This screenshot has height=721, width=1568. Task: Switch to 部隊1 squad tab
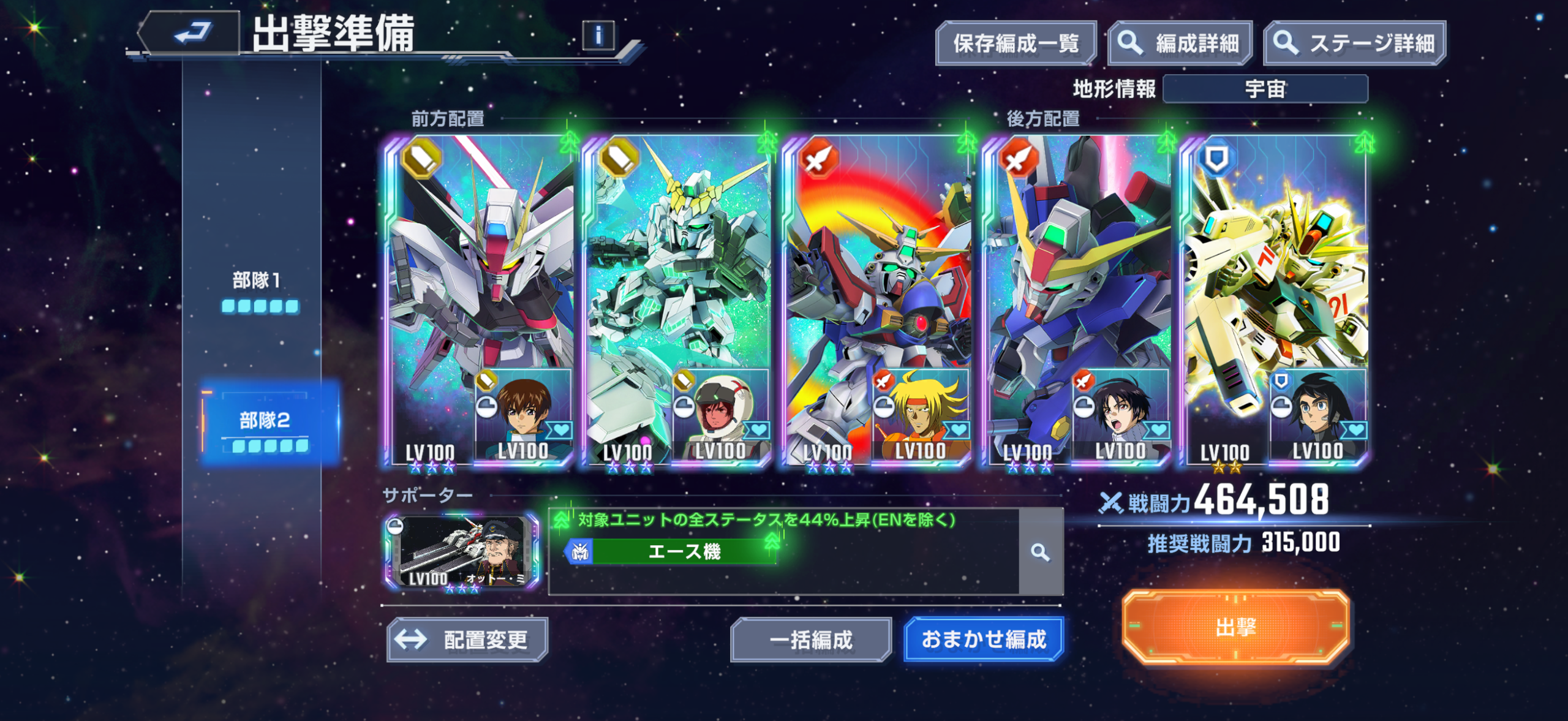click(x=258, y=290)
